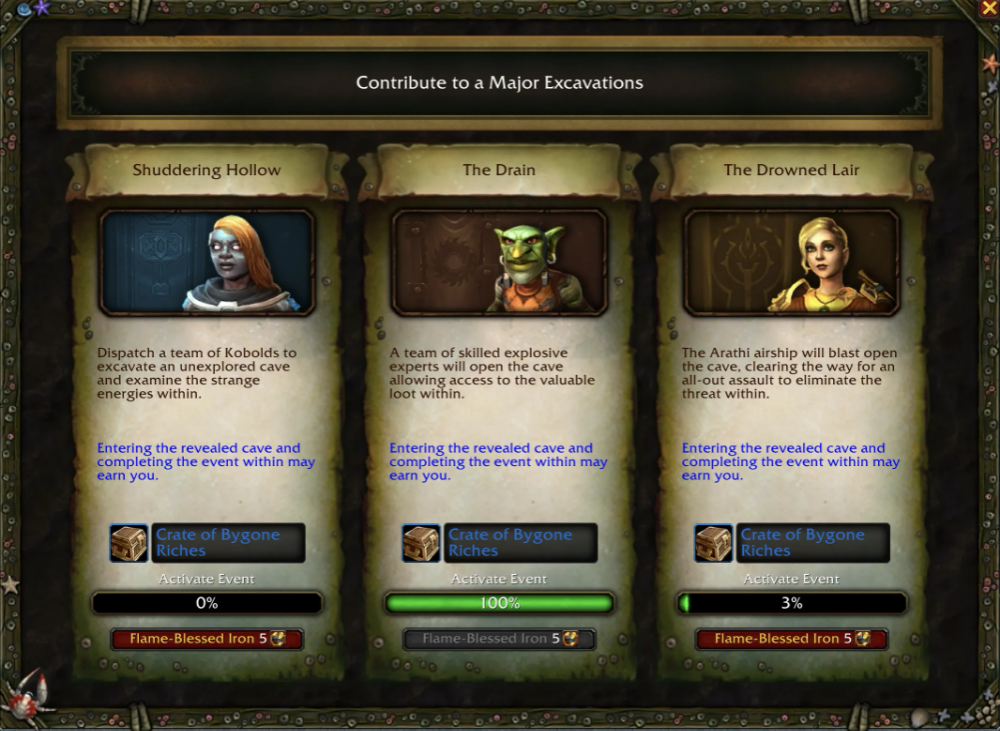Choose The Drain goblin portrait card
The width and height of the screenshot is (1000, 731).
tap(499, 262)
